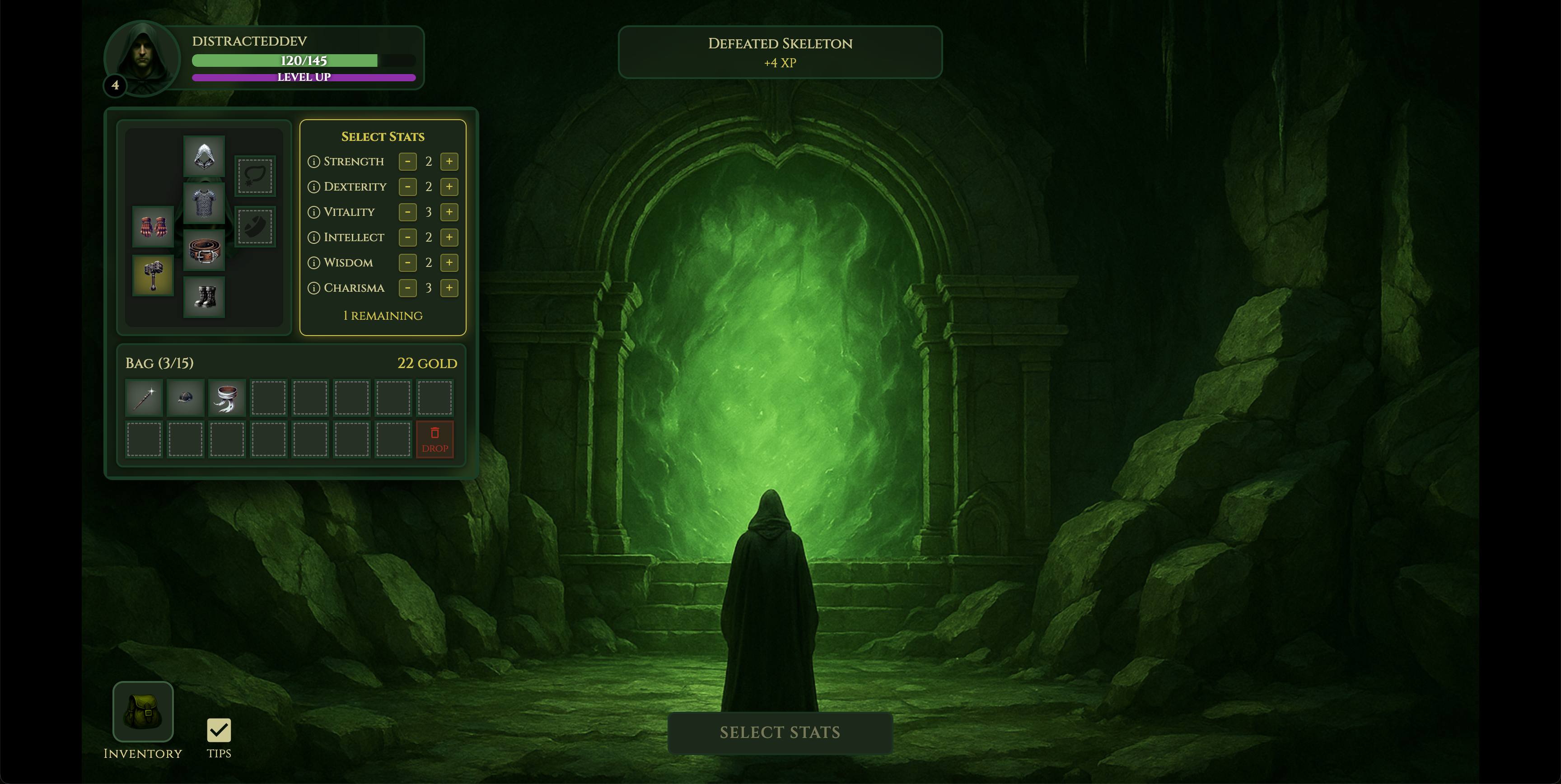Increase Charisma by one point
The width and height of the screenshot is (1561, 784).
point(449,288)
